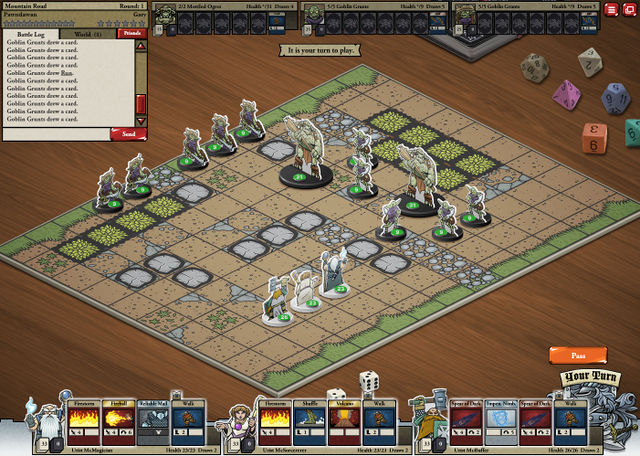Click the red window toggle button
Viewport: 640px width, 456px height.
tap(629, 9)
